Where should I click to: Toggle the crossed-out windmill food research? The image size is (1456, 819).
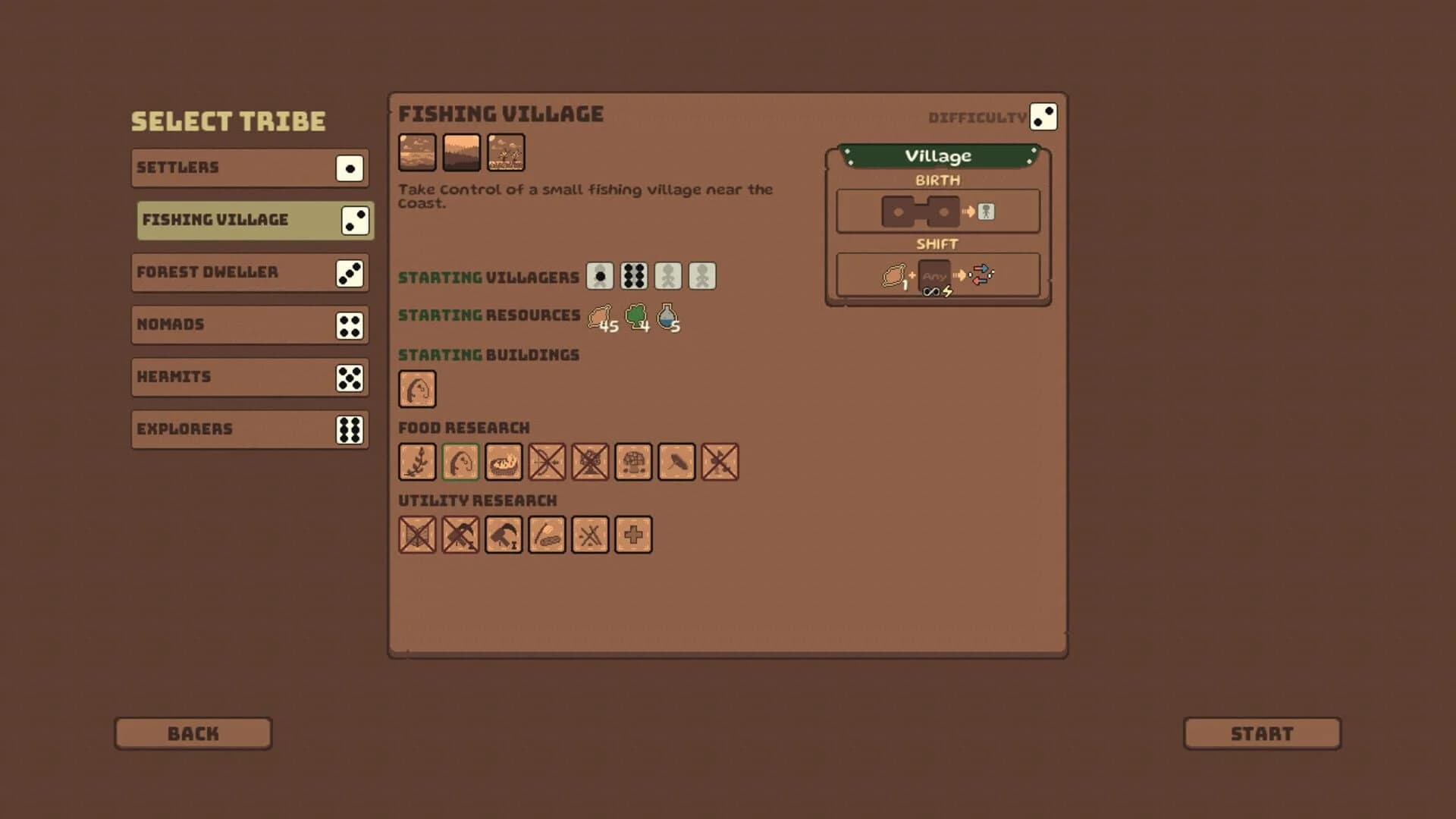pos(590,462)
